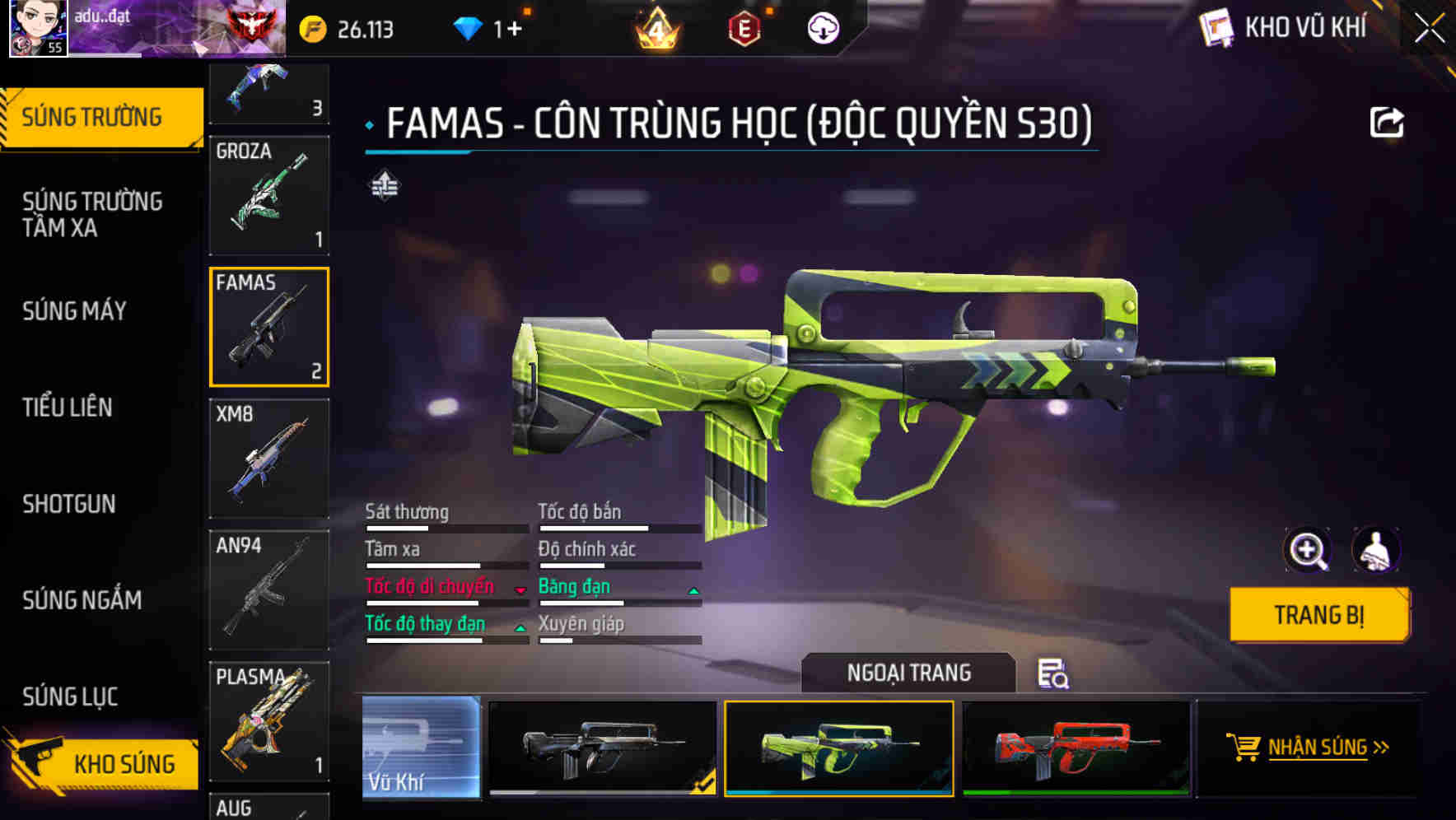Show the SHOTGUN category

[69, 504]
